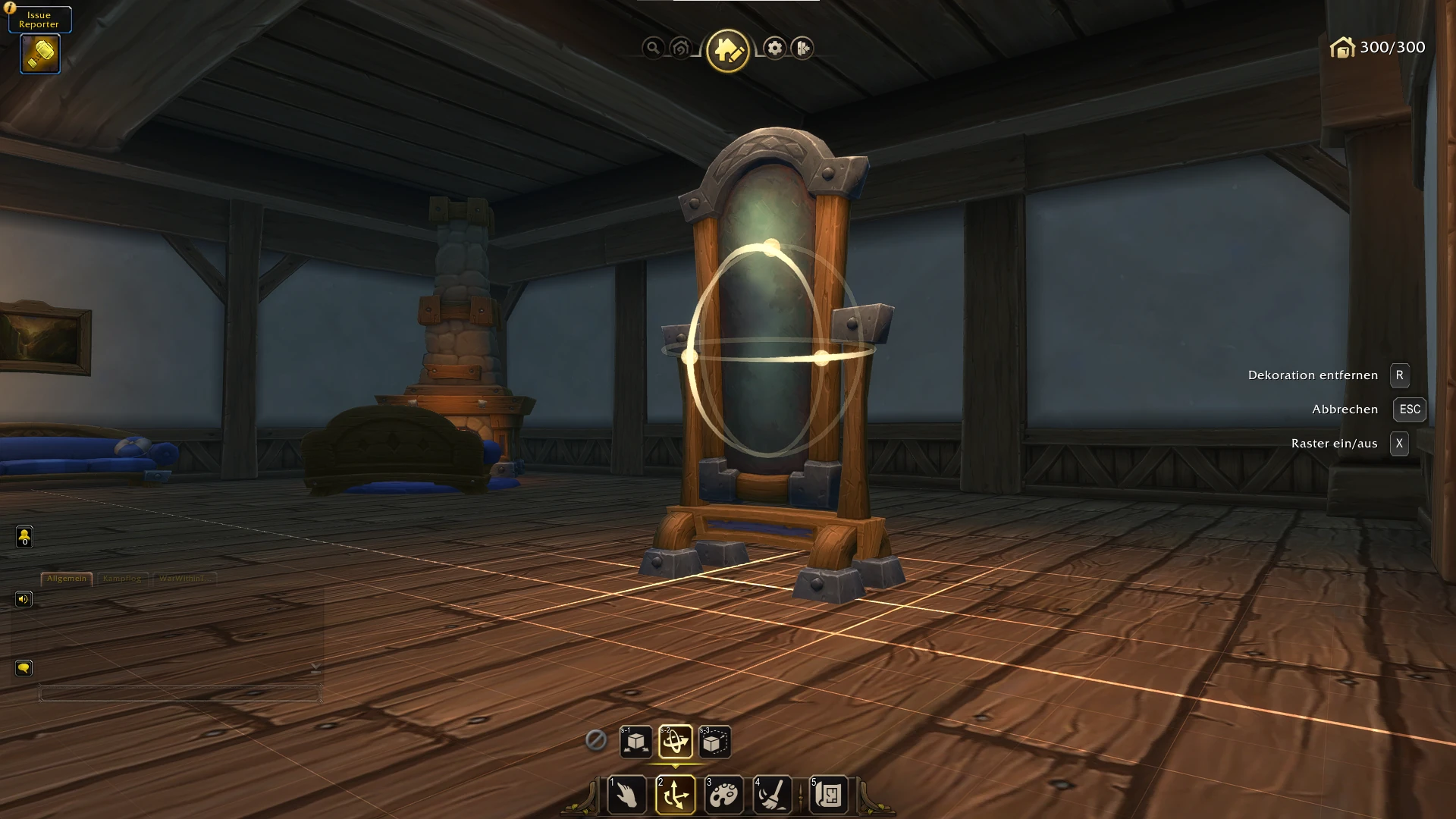This screenshot has height=819, width=1456.
Task: Switch to the Allgemein chat tab
Action: [x=67, y=579]
